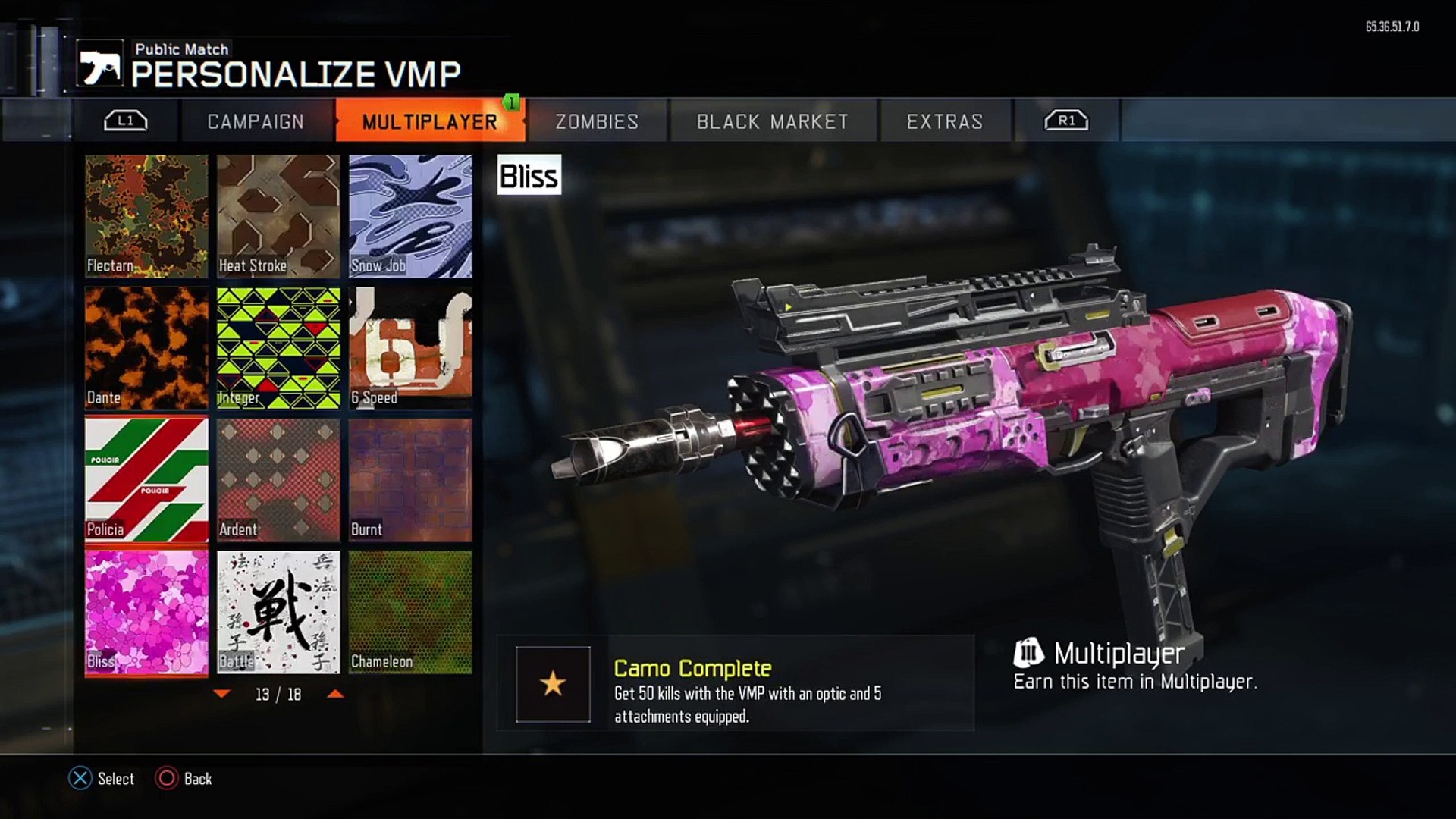Show the Extras tab
This screenshot has width=1456, height=819.
click(945, 121)
